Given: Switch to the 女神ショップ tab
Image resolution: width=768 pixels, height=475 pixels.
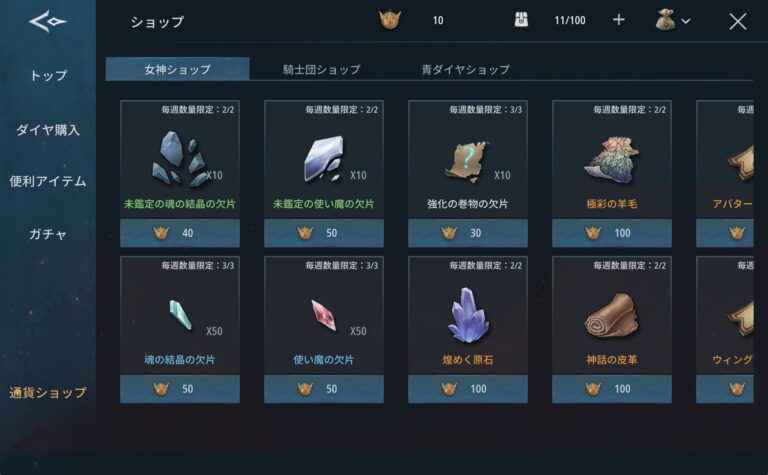Looking at the screenshot, I should click(x=177, y=69).
